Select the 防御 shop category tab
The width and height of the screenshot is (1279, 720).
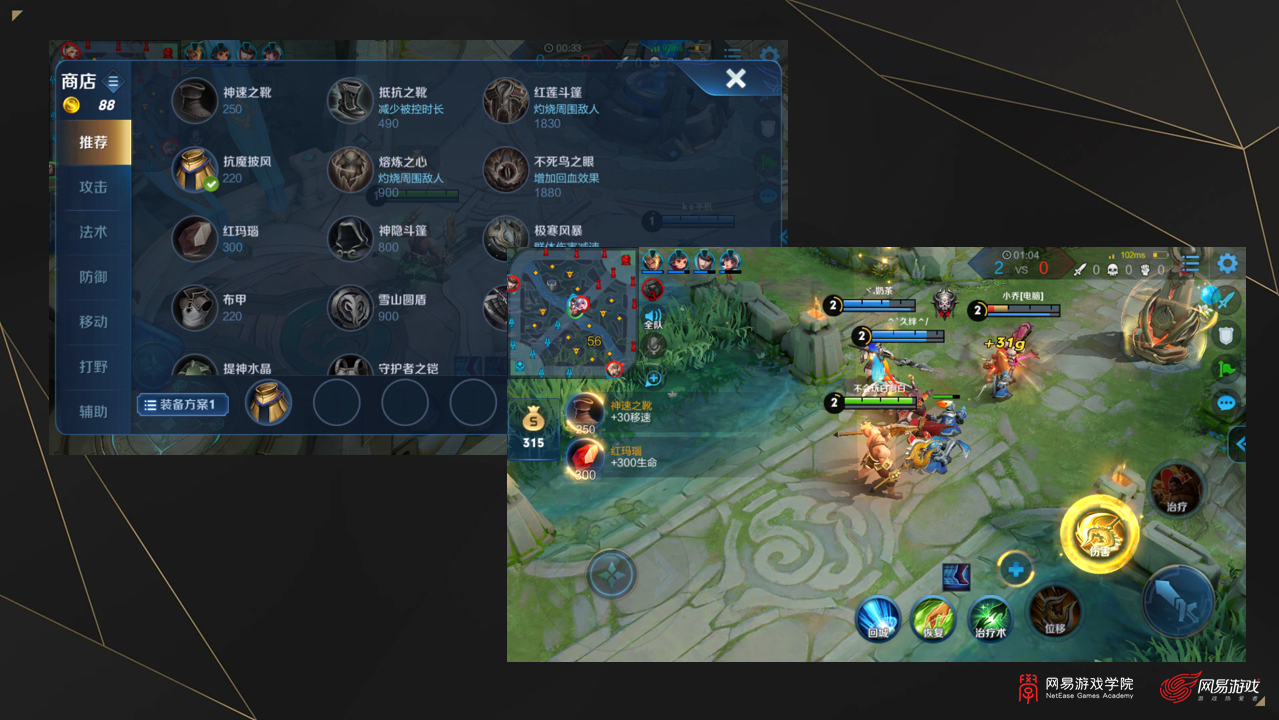pyautogui.click(x=94, y=277)
